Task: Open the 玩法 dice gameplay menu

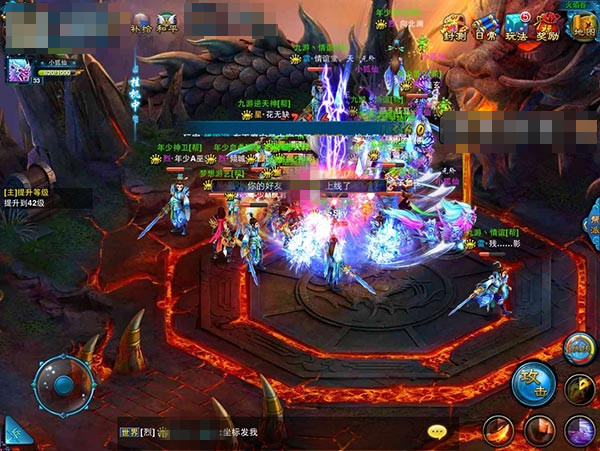Action: (x=515, y=27)
